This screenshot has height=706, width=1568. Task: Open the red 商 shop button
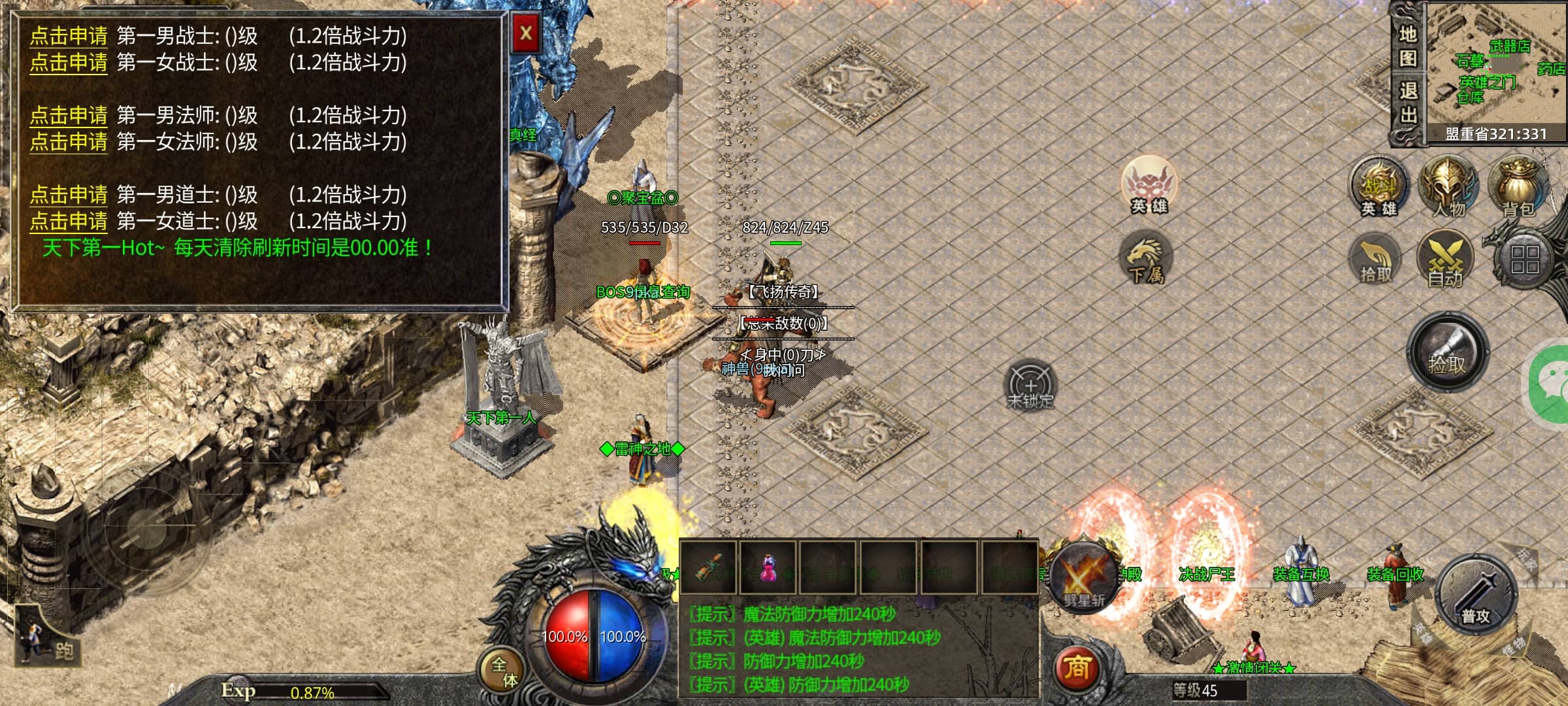1077,668
